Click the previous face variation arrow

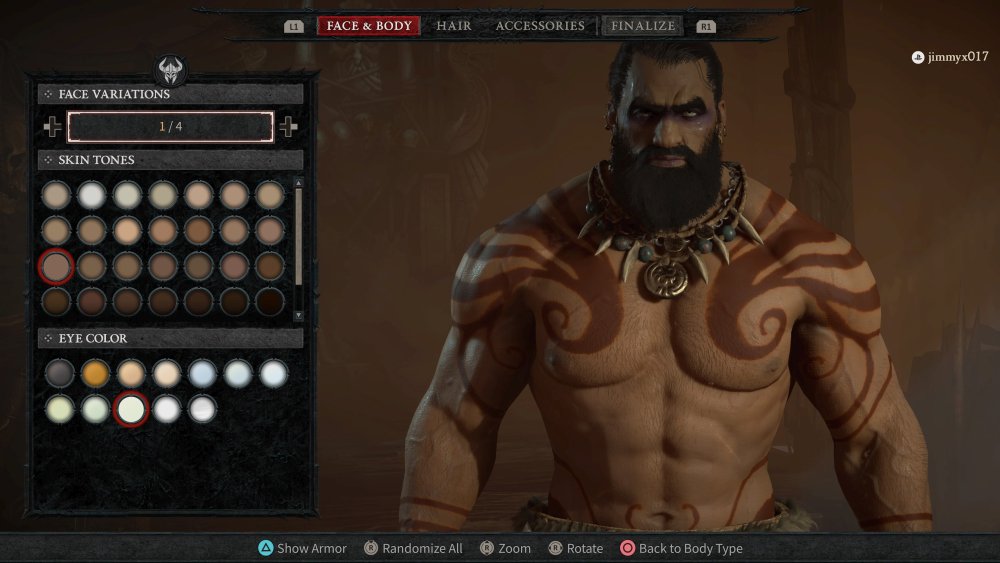52,127
